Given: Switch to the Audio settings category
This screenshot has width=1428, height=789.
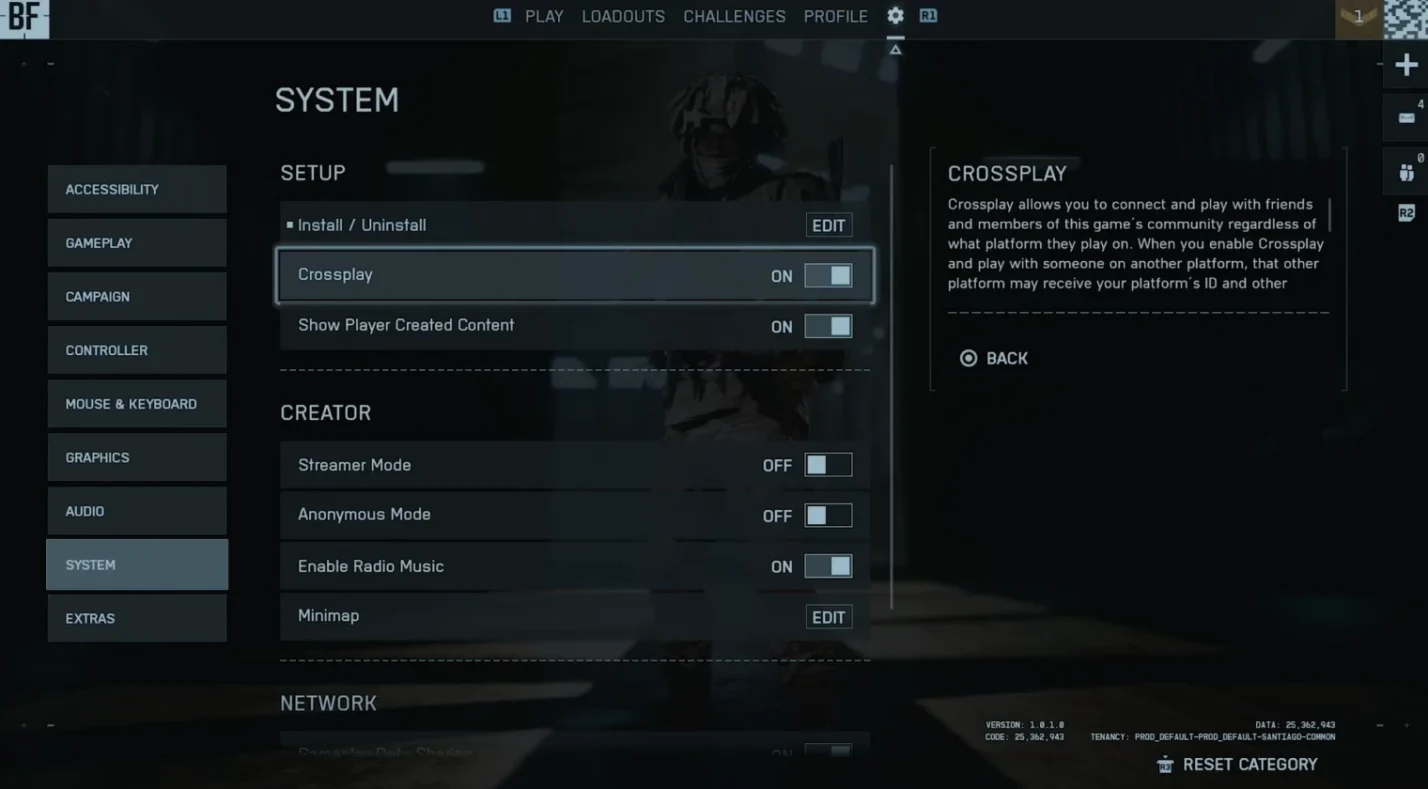Looking at the screenshot, I should pyautogui.click(x=136, y=511).
